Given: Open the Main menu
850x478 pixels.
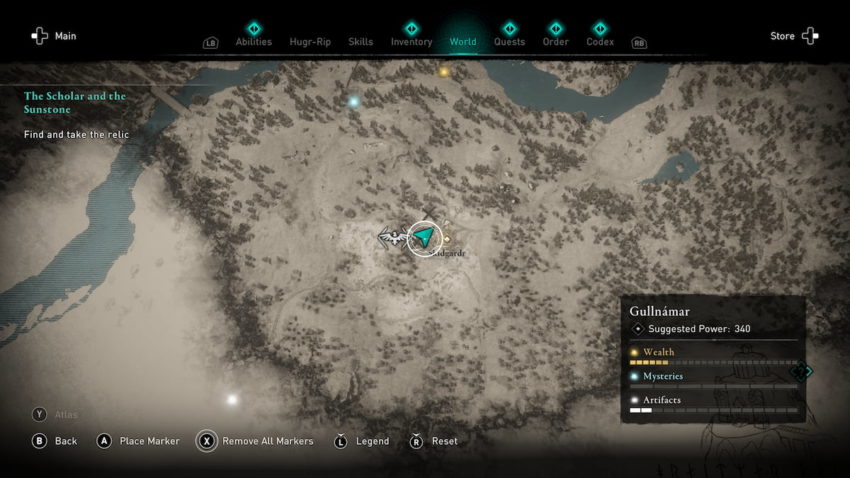Looking at the screenshot, I should [54, 36].
